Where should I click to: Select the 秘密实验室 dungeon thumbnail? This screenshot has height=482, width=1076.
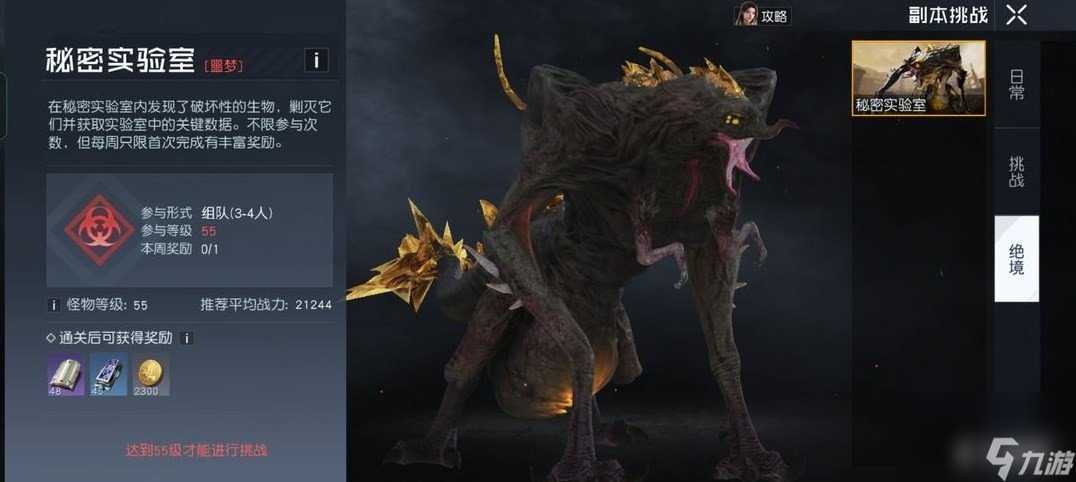918,77
